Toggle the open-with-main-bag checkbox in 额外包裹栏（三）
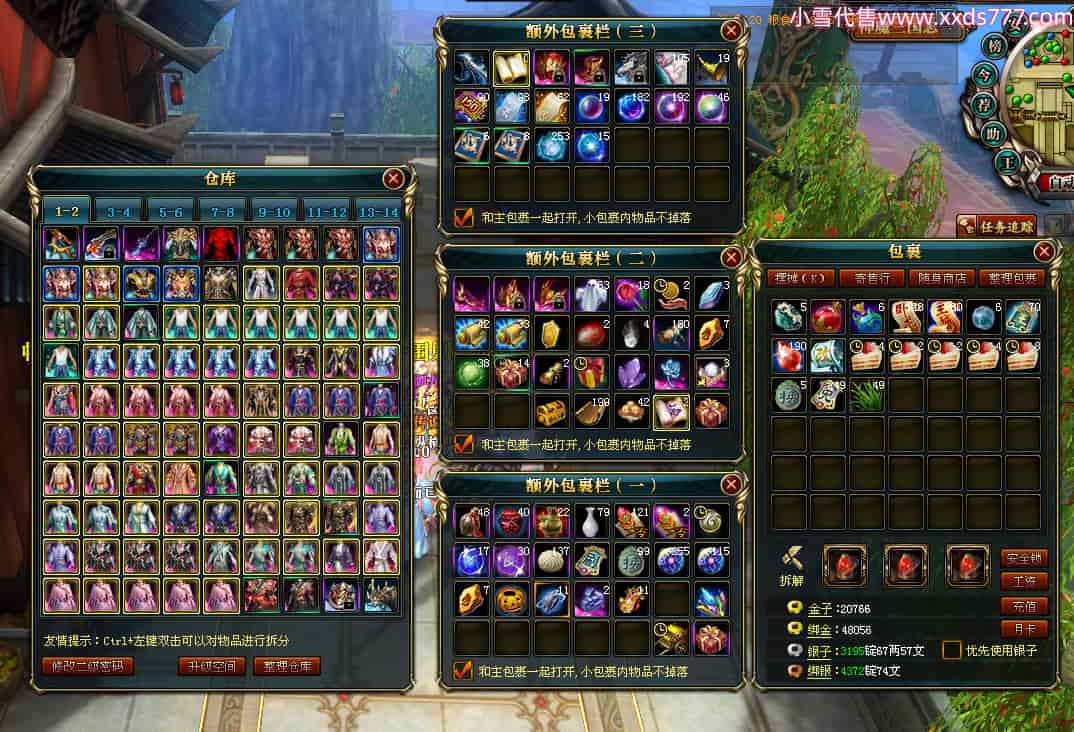Screen dimensions: 1074x732 pyautogui.click(x=463, y=216)
